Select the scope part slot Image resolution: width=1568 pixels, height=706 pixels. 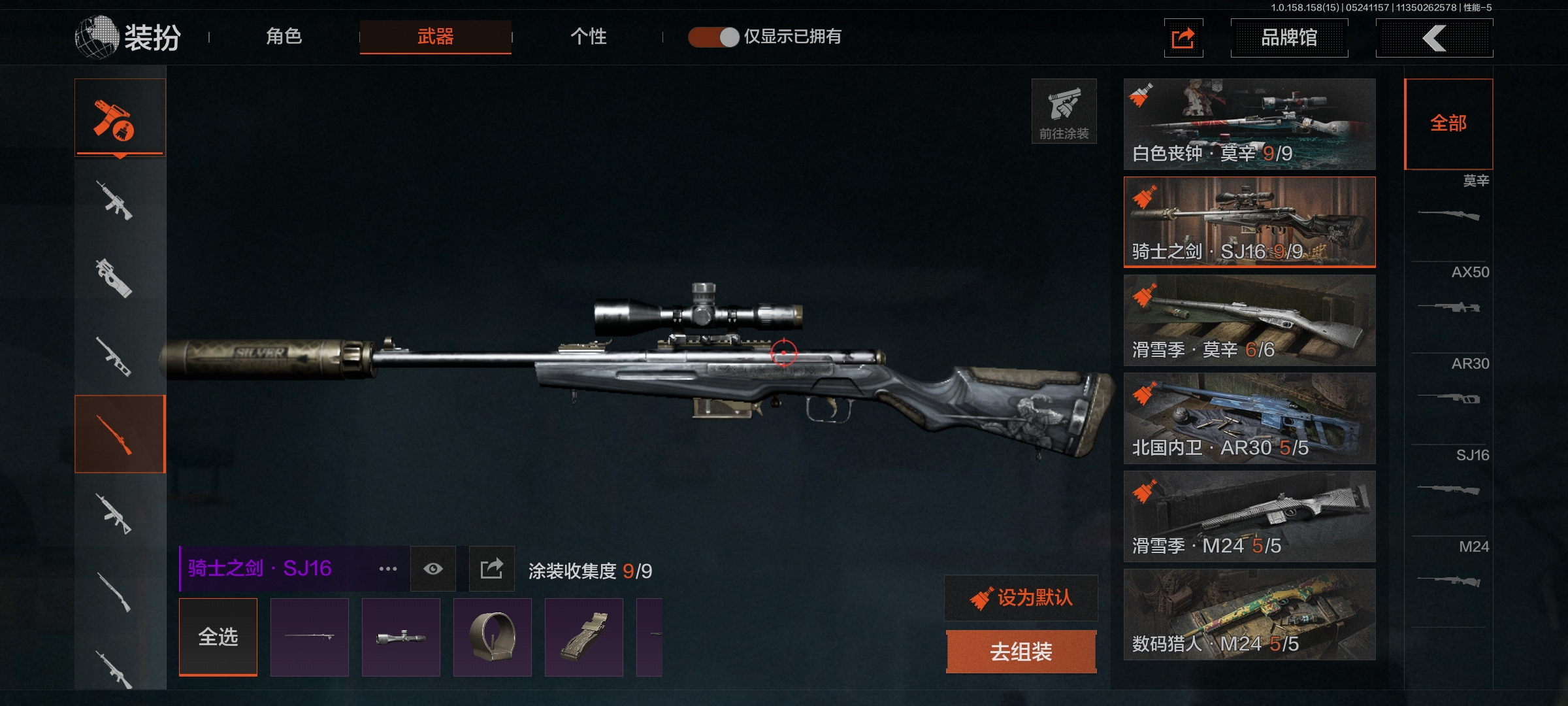[x=401, y=637]
